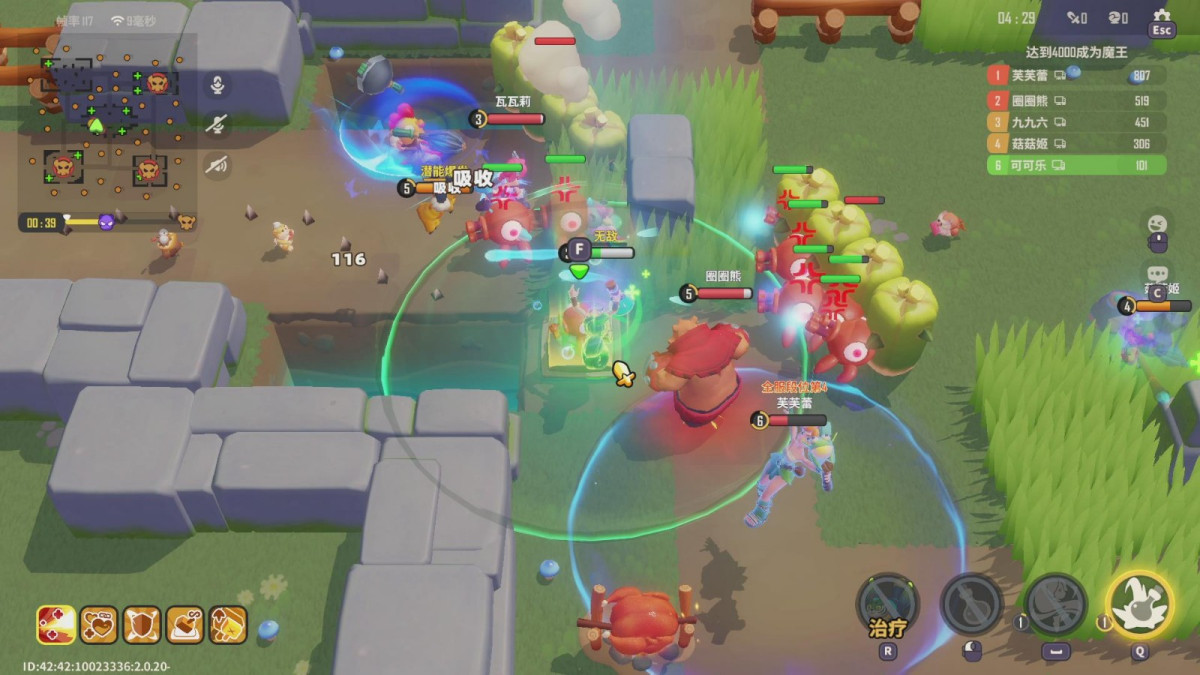Open the Esc settings gear

[x=1161, y=22]
